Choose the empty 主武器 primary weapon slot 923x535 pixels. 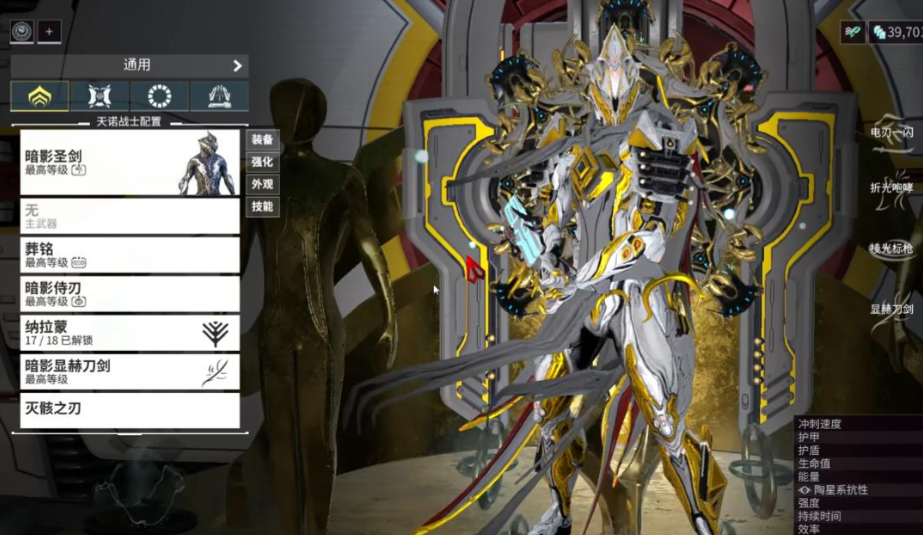130,216
